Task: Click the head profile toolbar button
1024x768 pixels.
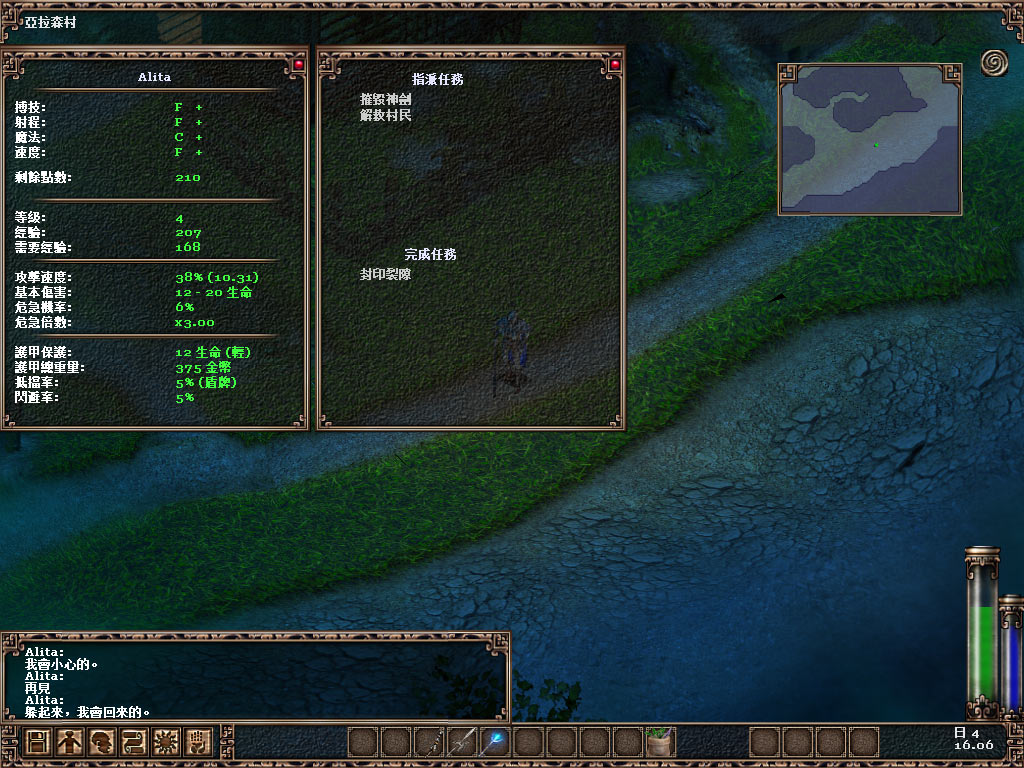Action: click(x=101, y=742)
